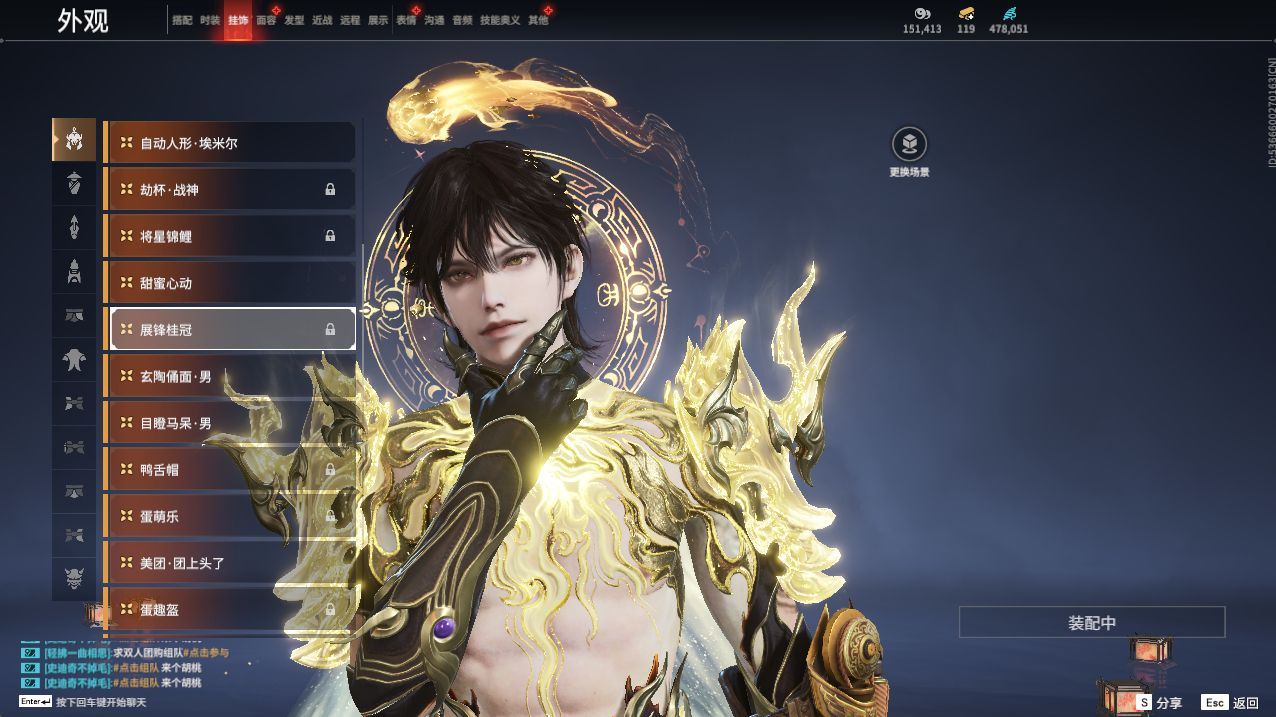Switch to the 时装 tab
Viewport: 1276px width, 717px height.
click(x=210, y=20)
